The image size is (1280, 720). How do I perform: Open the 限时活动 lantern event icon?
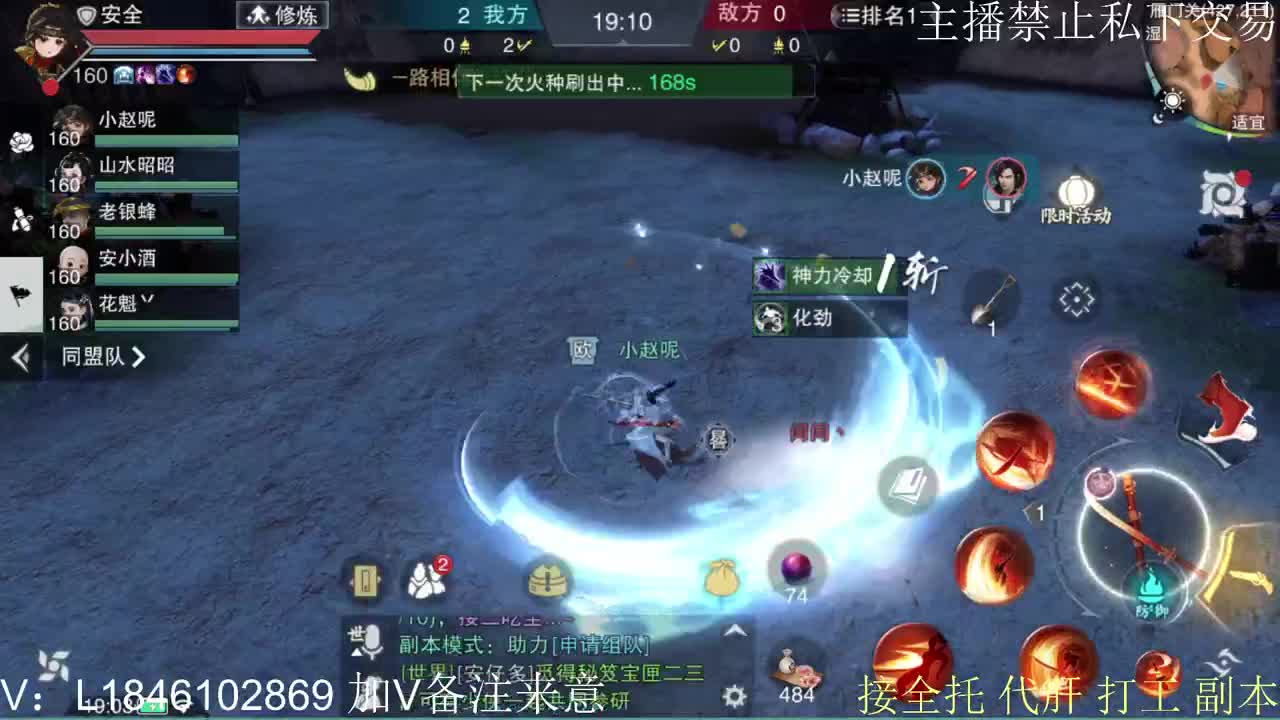(x=1075, y=190)
